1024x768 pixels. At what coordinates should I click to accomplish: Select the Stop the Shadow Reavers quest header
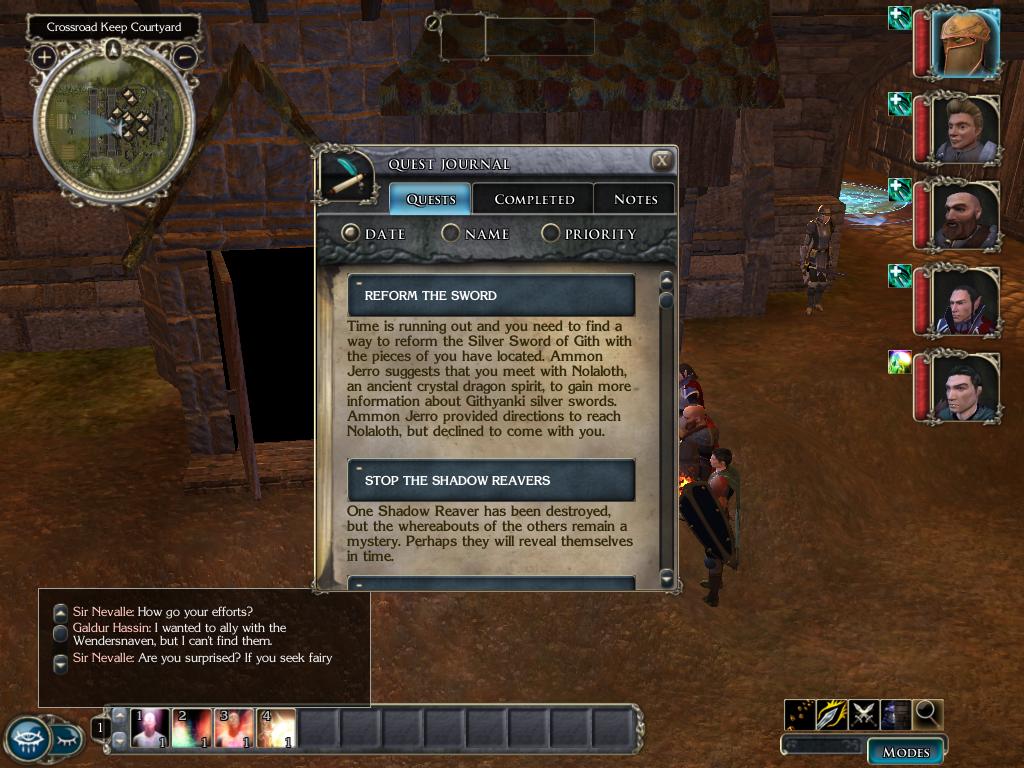tap(491, 481)
